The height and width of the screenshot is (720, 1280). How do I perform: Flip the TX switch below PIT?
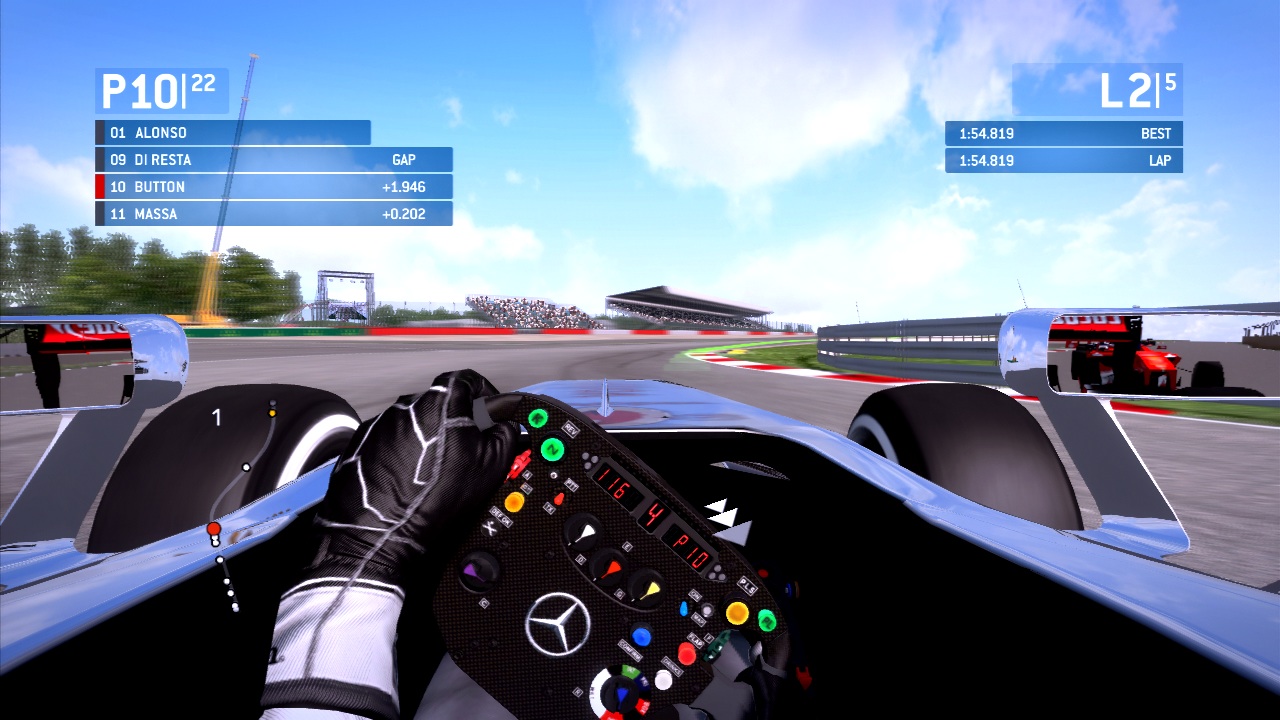[x=560, y=496]
